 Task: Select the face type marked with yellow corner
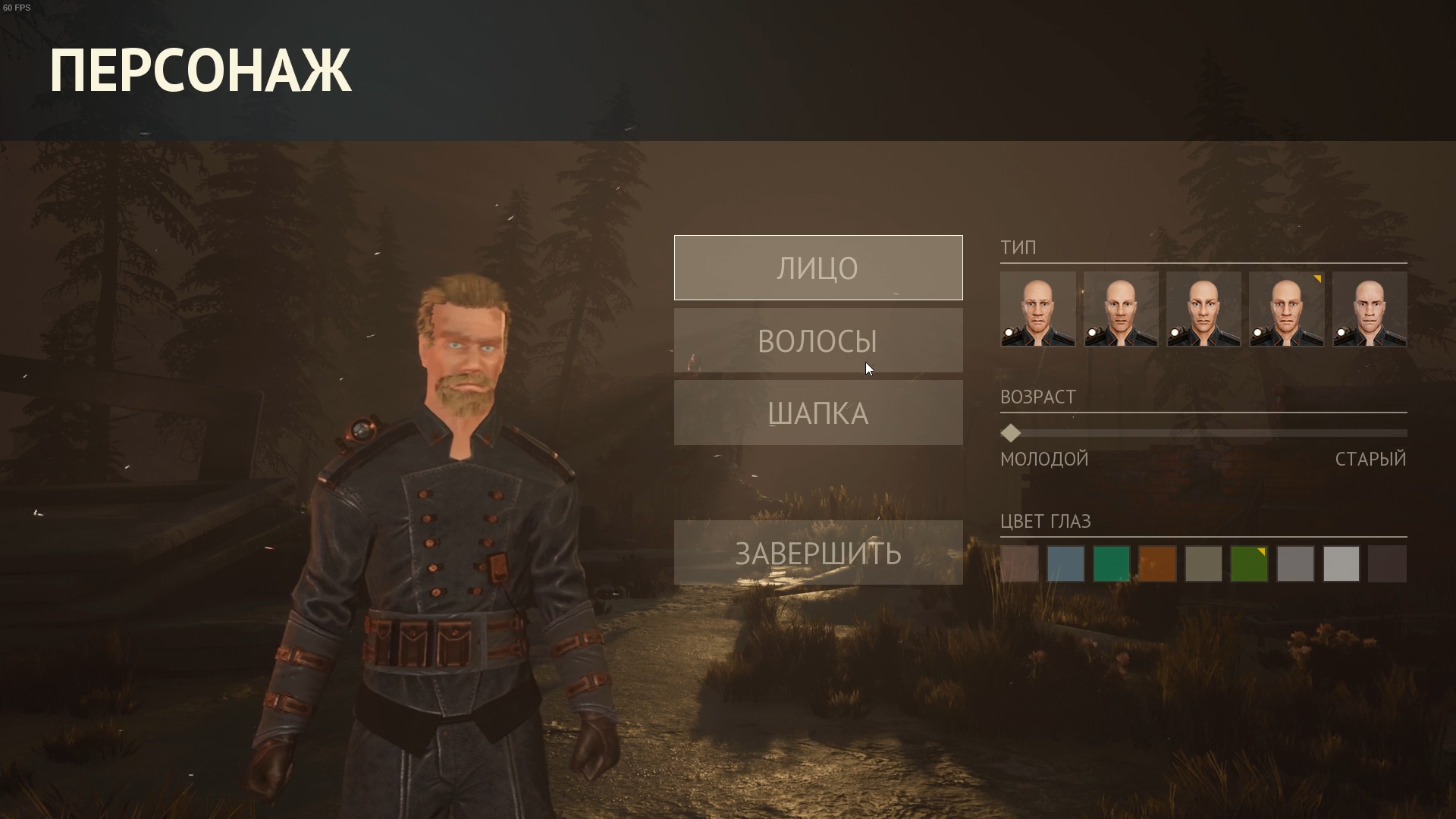tap(1286, 309)
